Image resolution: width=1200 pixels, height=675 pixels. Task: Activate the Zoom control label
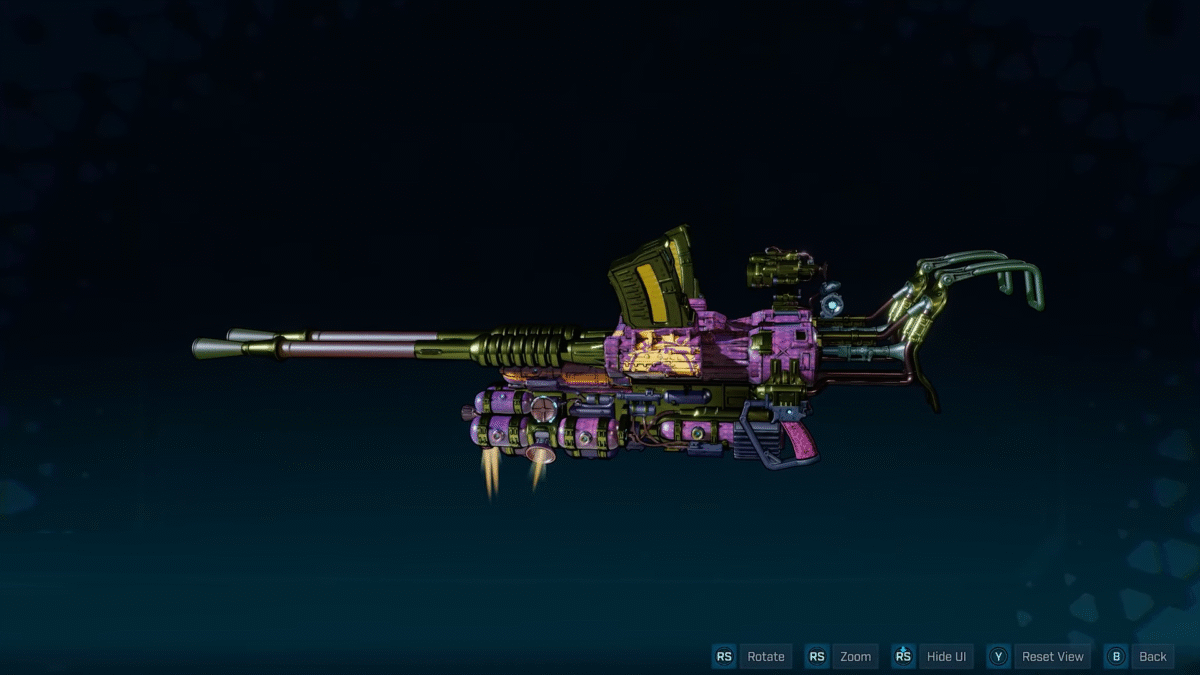pyautogui.click(x=855, y=657)
